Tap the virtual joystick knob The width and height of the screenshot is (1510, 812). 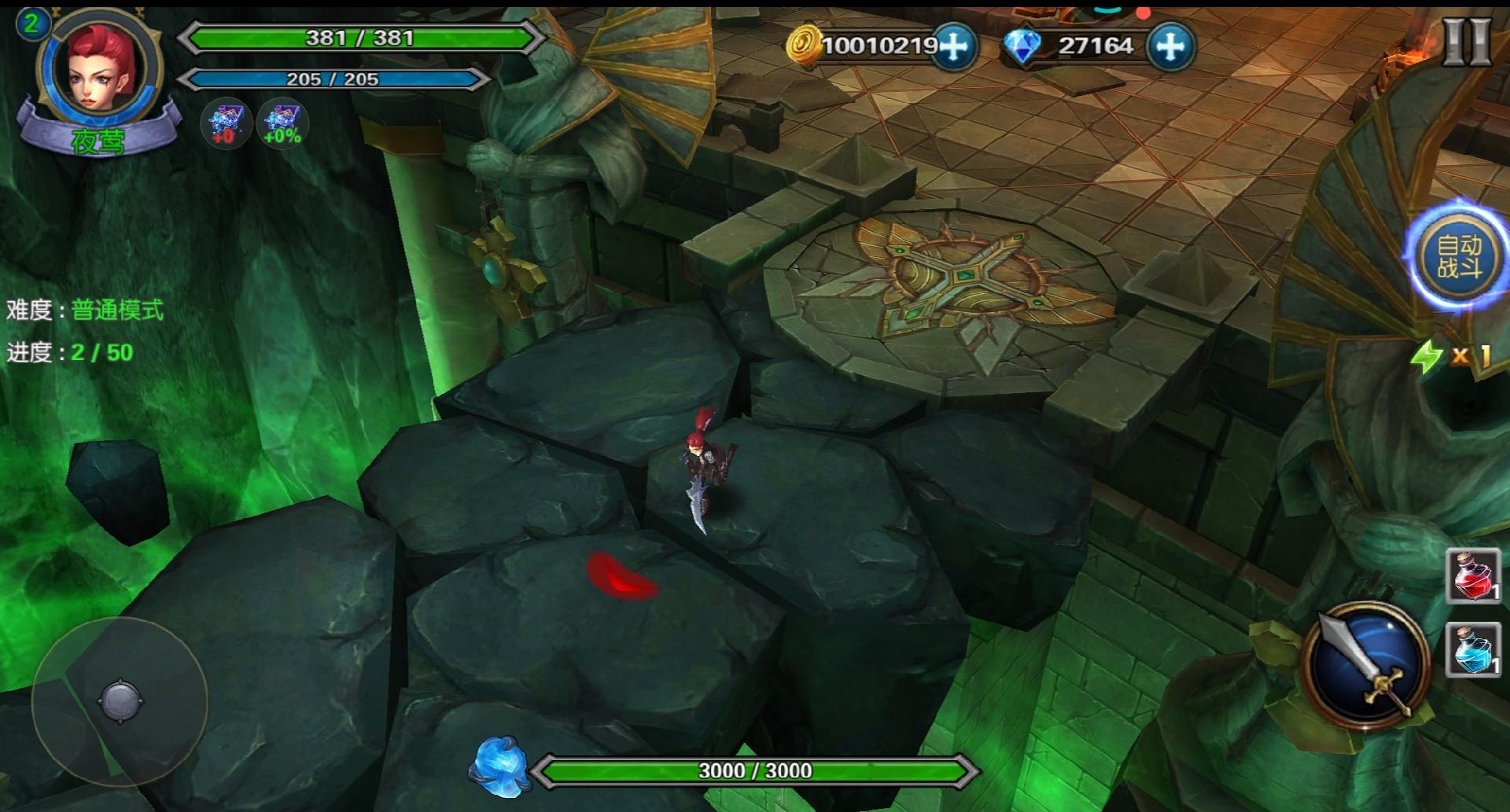tap(121, 700)
